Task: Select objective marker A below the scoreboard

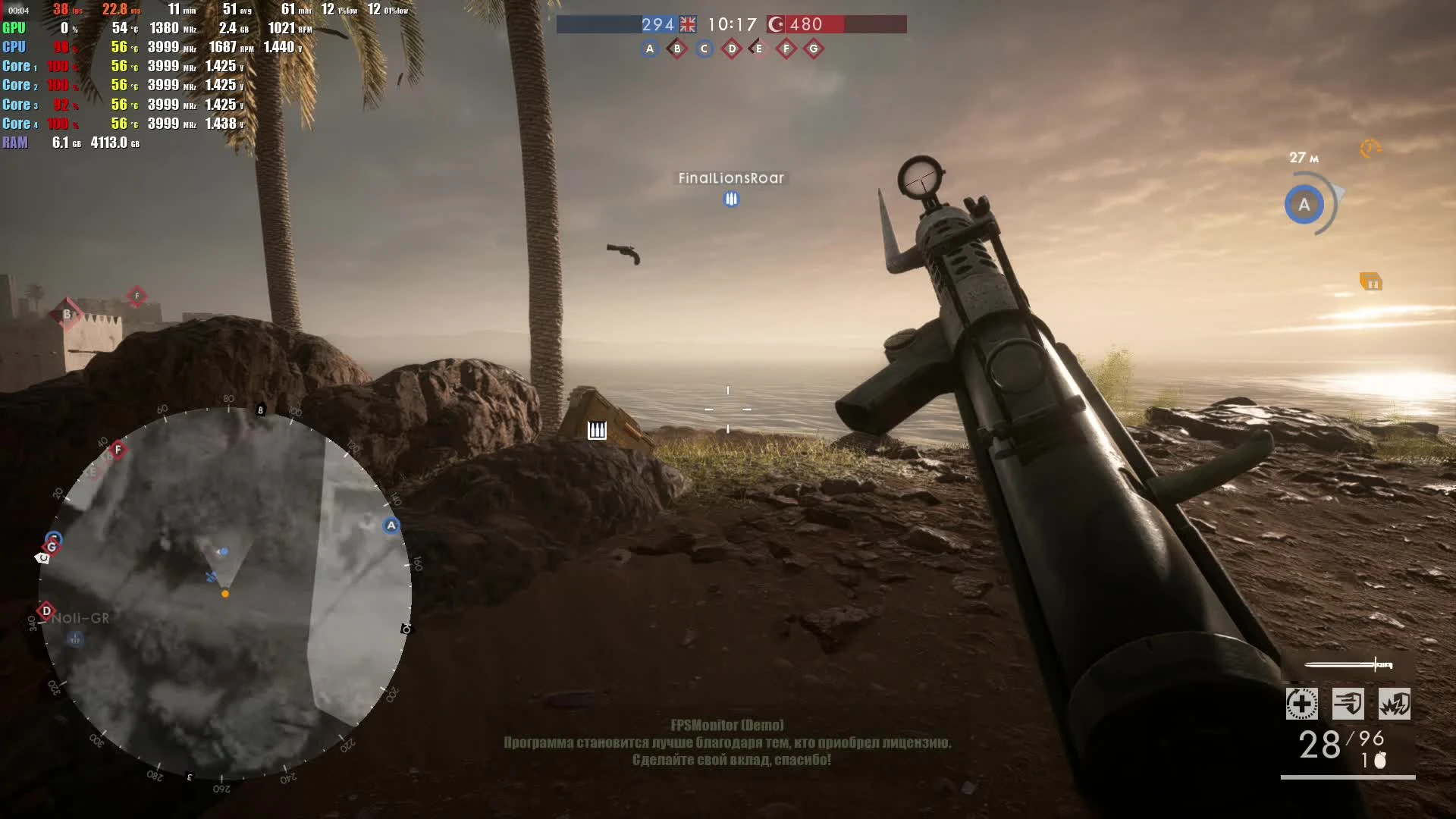Action: pos(649,48)
